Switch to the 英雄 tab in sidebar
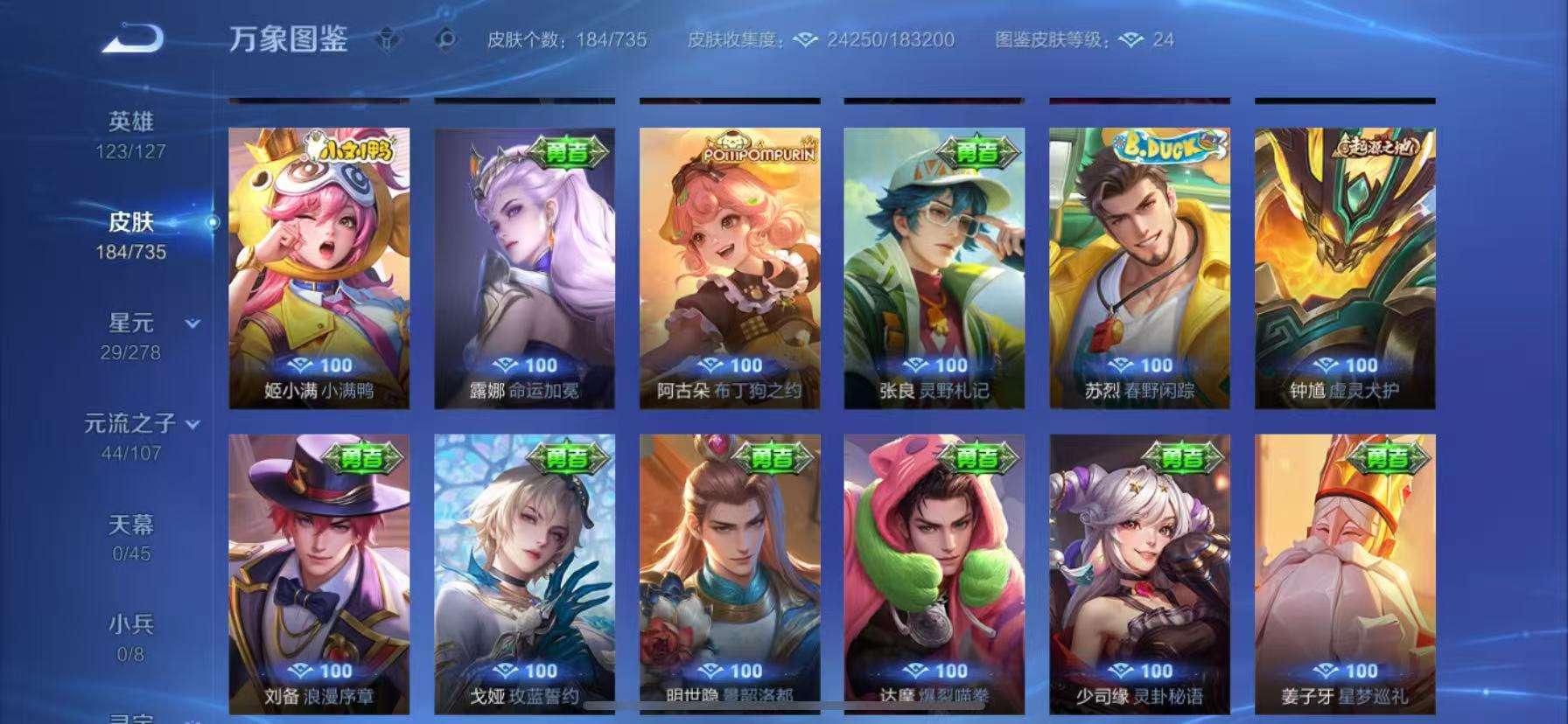 (129, 122)
